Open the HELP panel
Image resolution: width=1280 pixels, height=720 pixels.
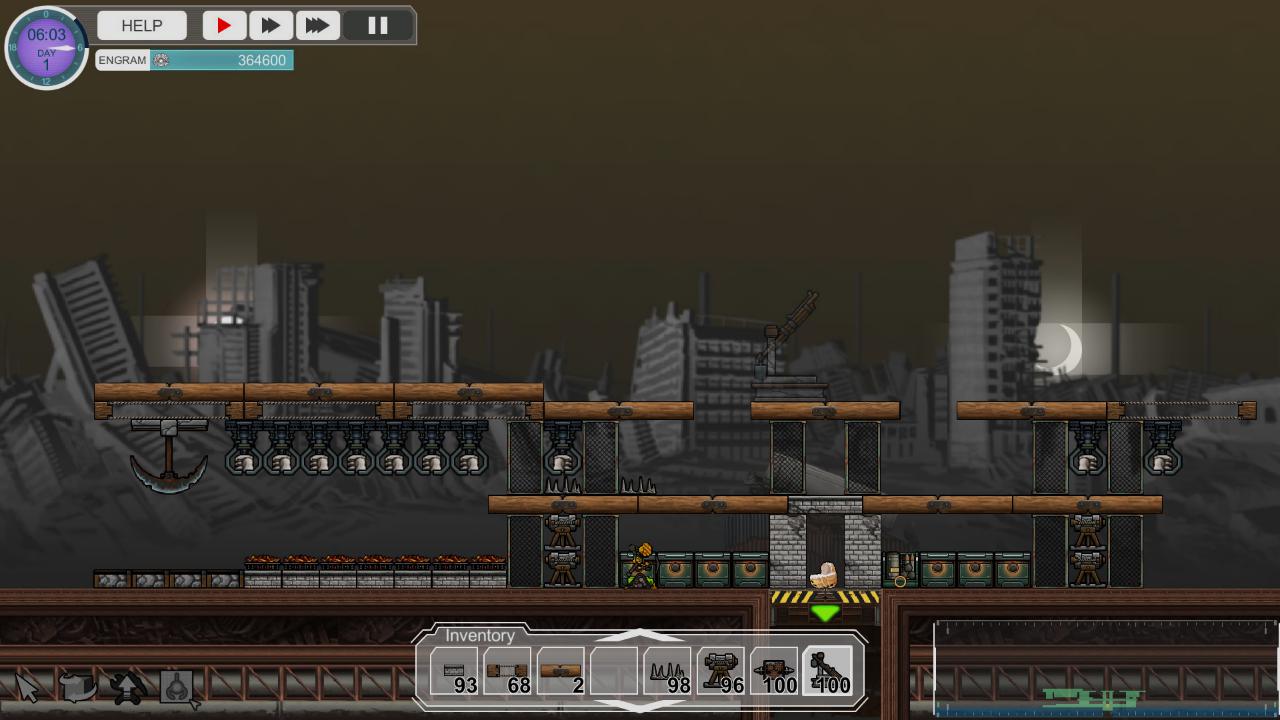tap(142, 26)
